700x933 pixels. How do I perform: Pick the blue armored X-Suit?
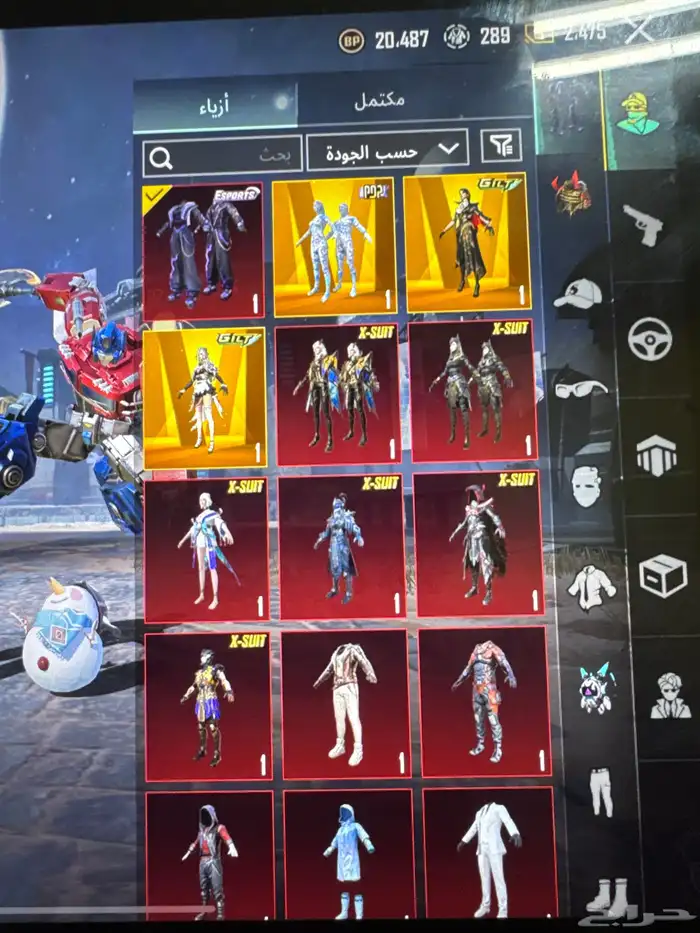(x=340, y=547)
